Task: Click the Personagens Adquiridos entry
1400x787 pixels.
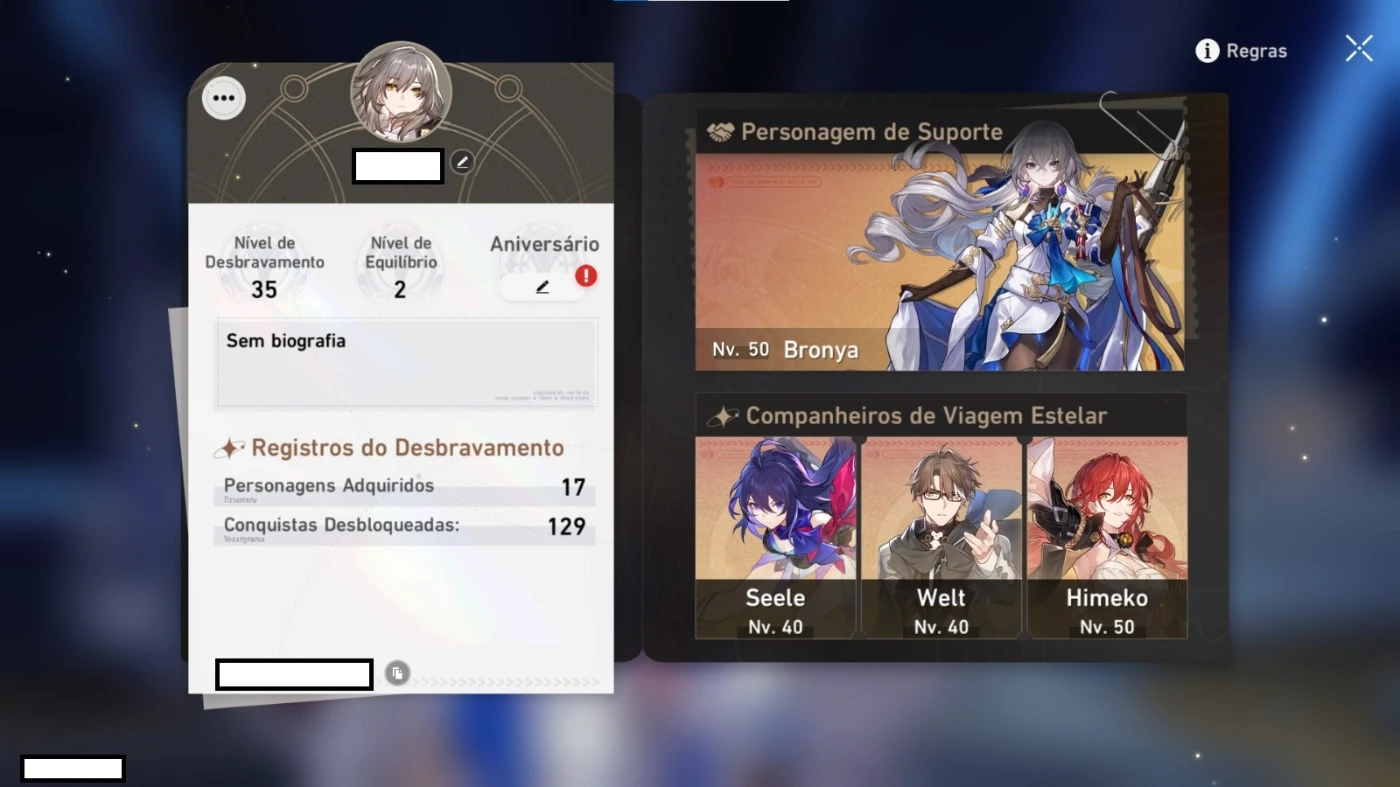Action: (405, 487)
